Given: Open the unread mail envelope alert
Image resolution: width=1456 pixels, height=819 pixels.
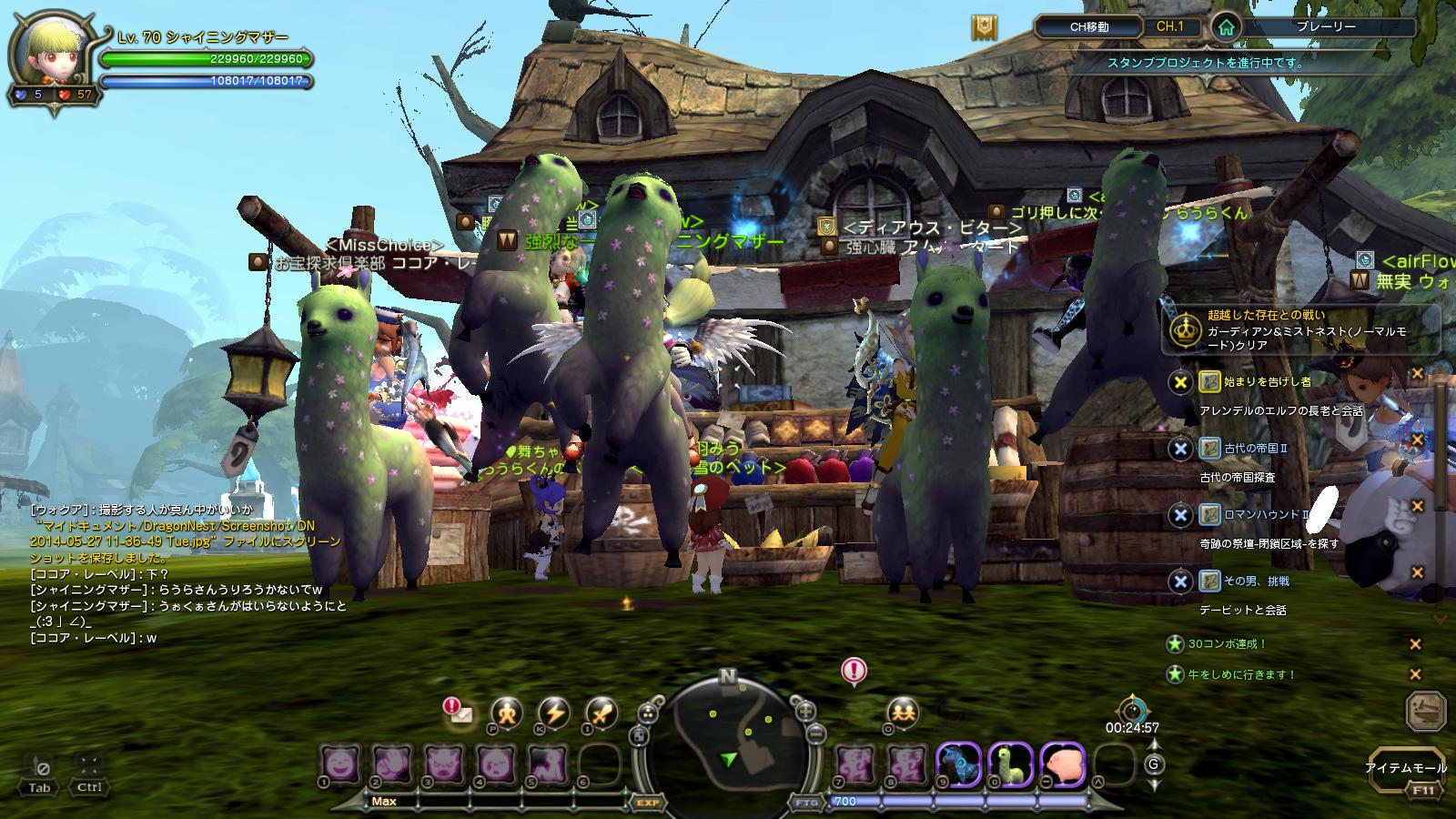Looking at the screenshot, I should click(460, 714).
